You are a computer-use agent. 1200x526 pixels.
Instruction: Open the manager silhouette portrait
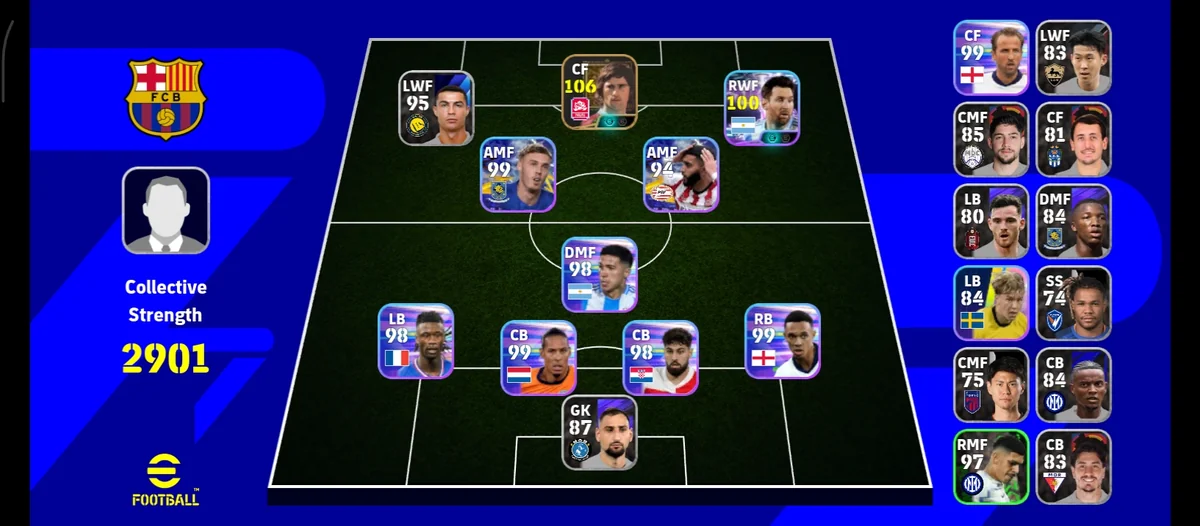point(166,210)
